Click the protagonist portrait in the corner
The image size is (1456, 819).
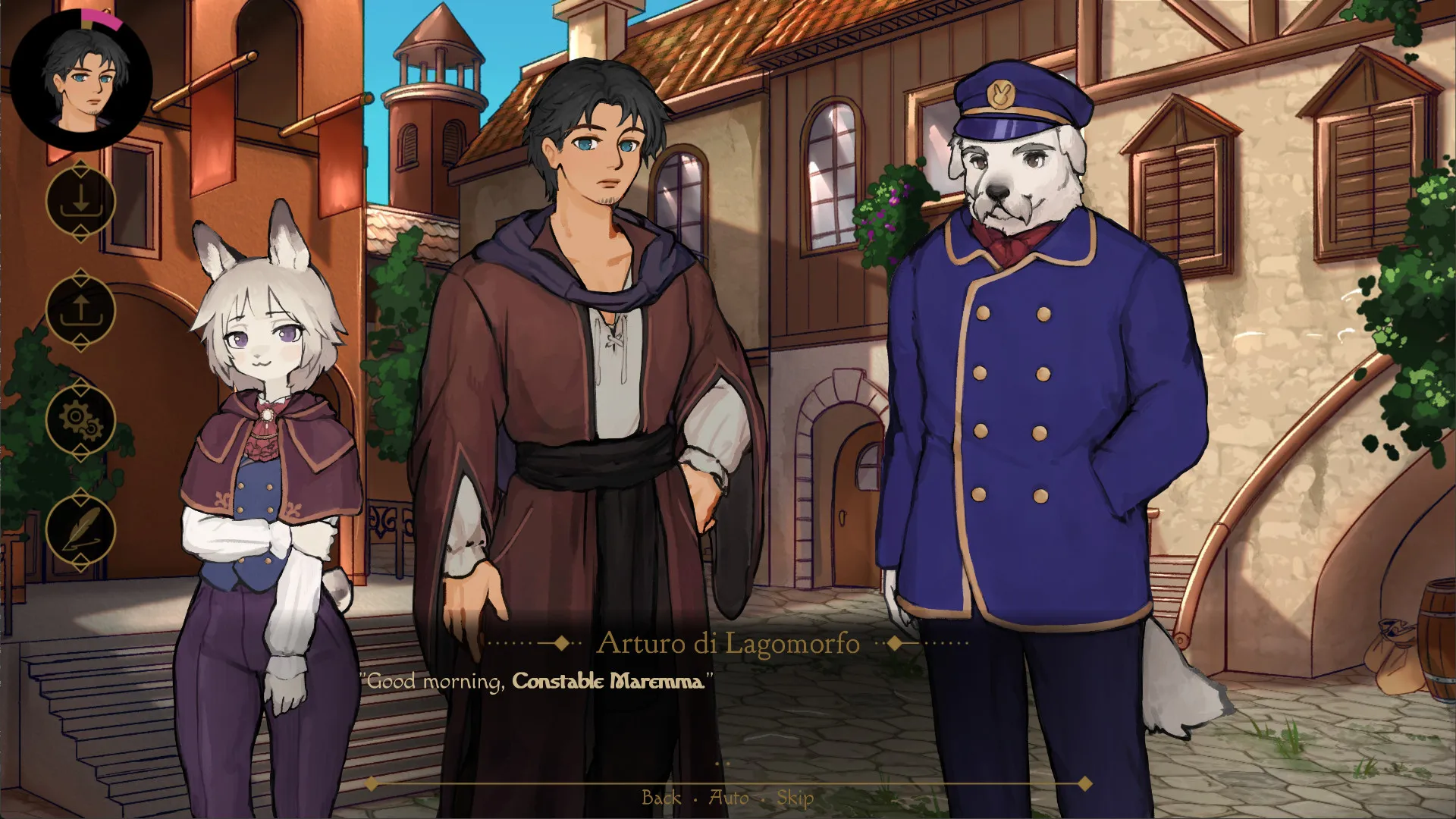[81, 81]
